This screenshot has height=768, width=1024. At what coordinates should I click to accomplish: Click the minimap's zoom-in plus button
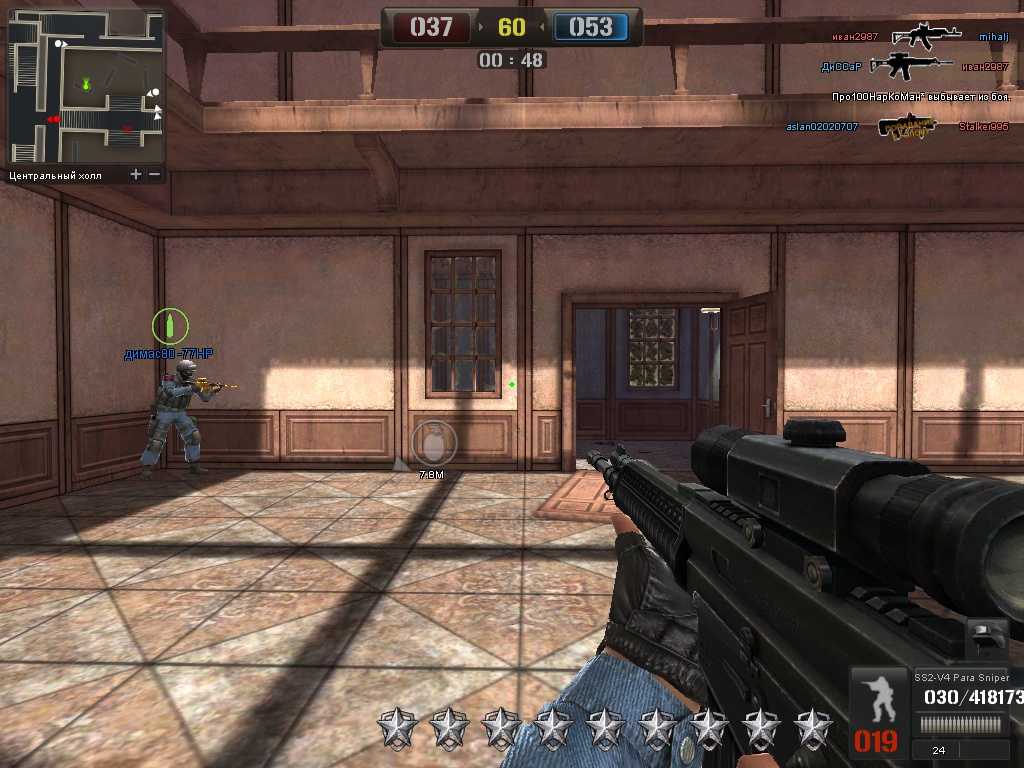[x=136, y=174]
